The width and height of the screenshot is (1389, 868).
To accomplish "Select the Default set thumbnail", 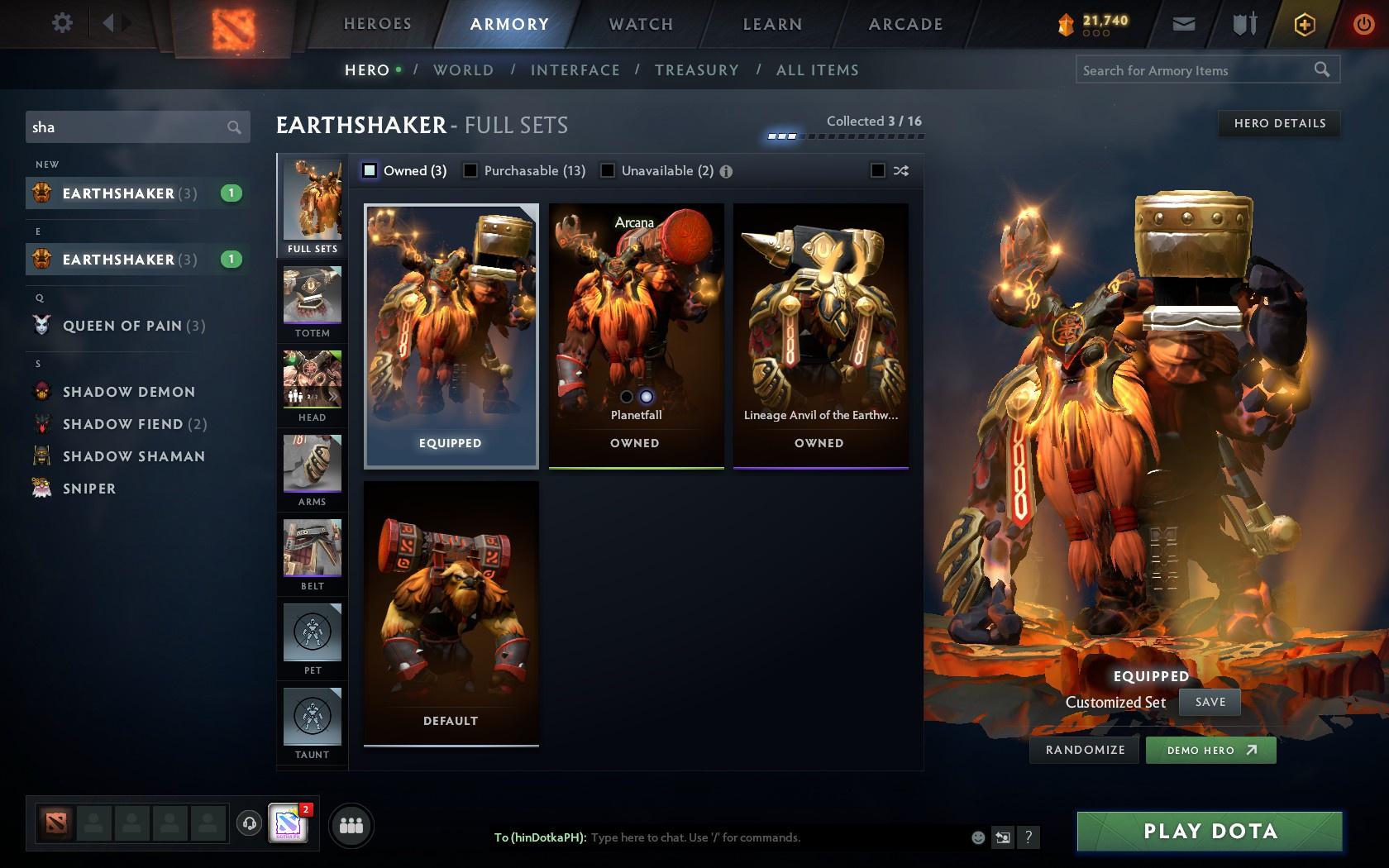I will (451, 608).
